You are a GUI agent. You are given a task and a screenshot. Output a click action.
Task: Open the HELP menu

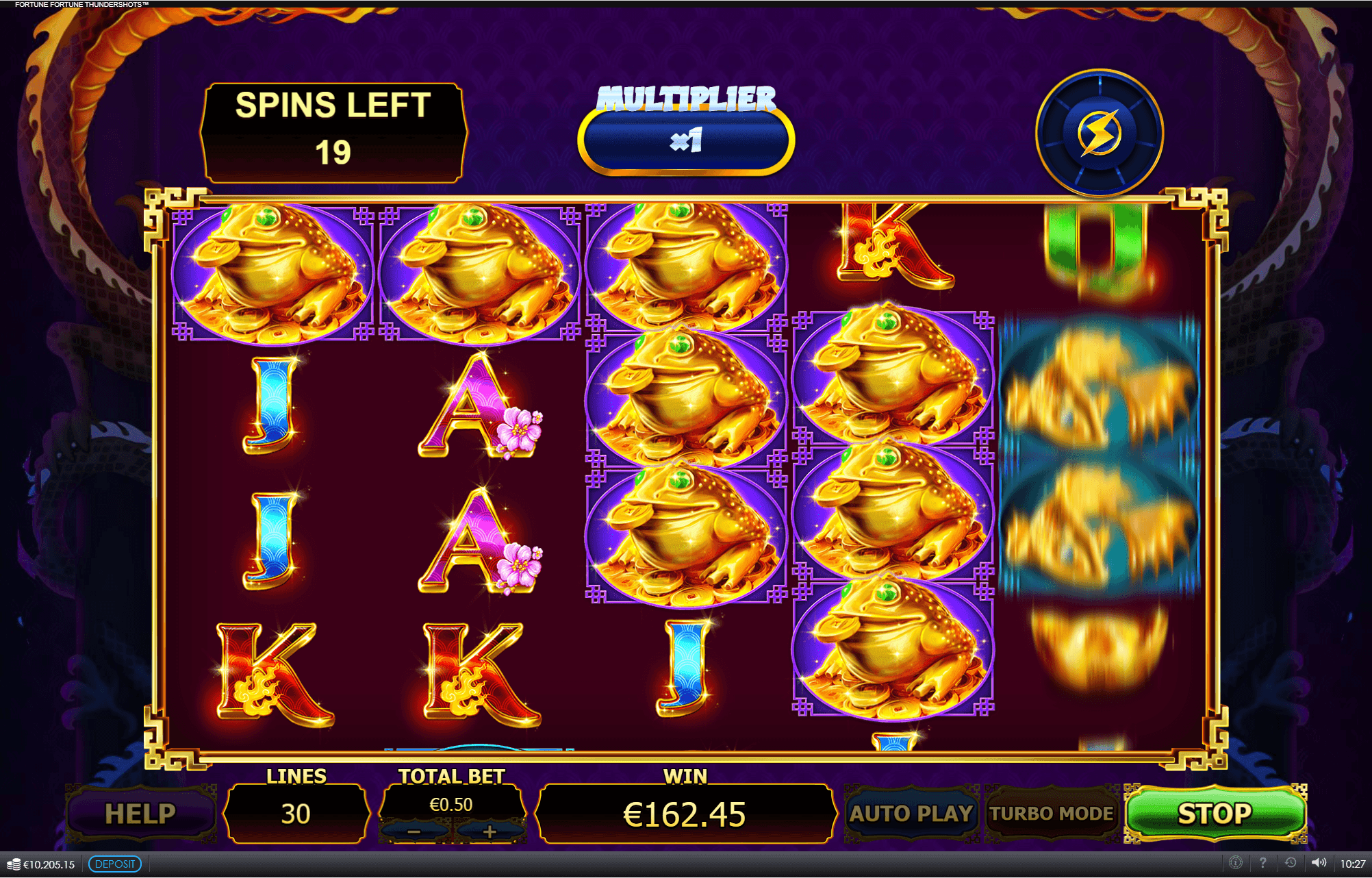[x=140, y=814]
